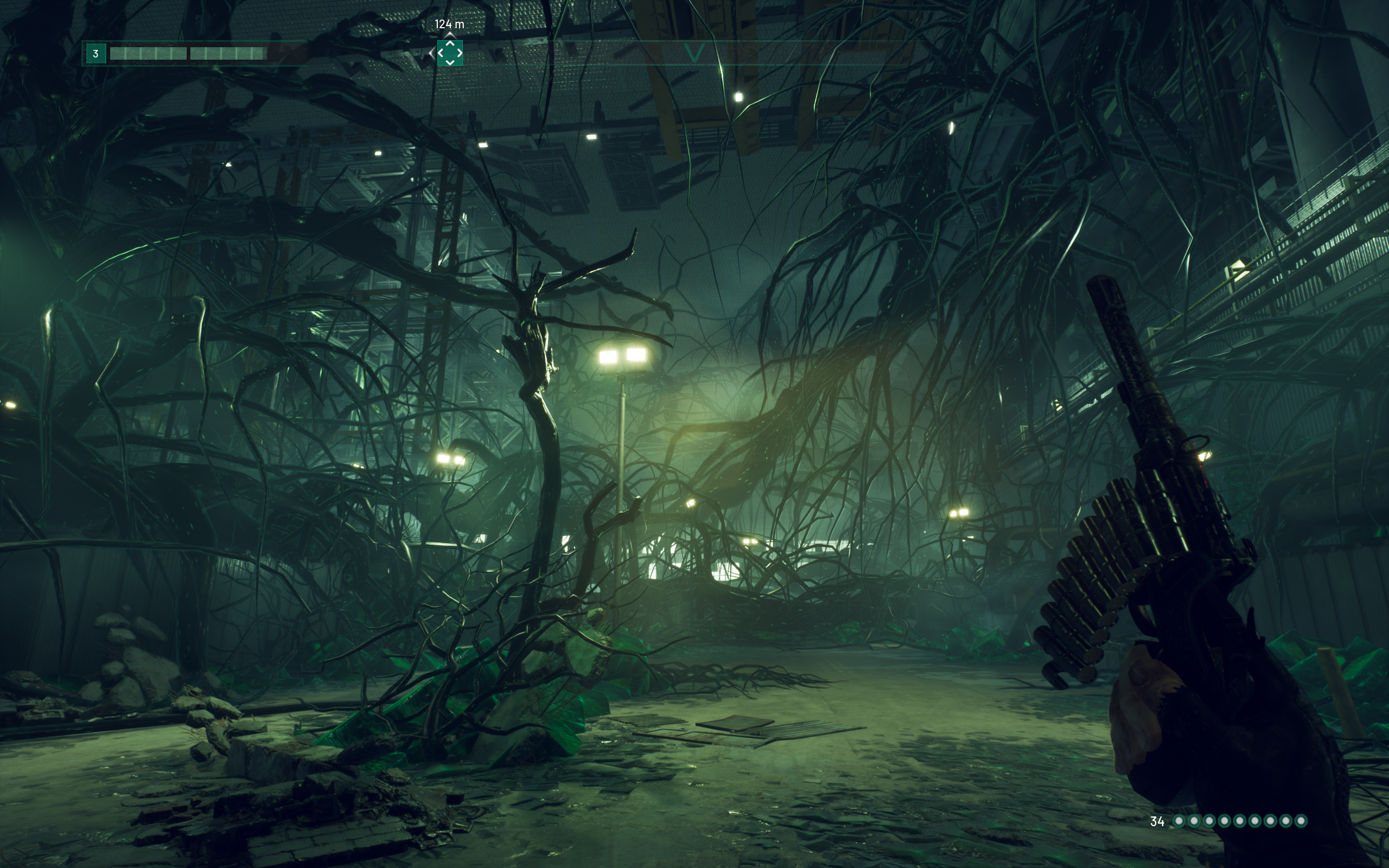Select the objective waypoint marker on compass
This screenshot has height=868, width=1389.
pos(449,53)
